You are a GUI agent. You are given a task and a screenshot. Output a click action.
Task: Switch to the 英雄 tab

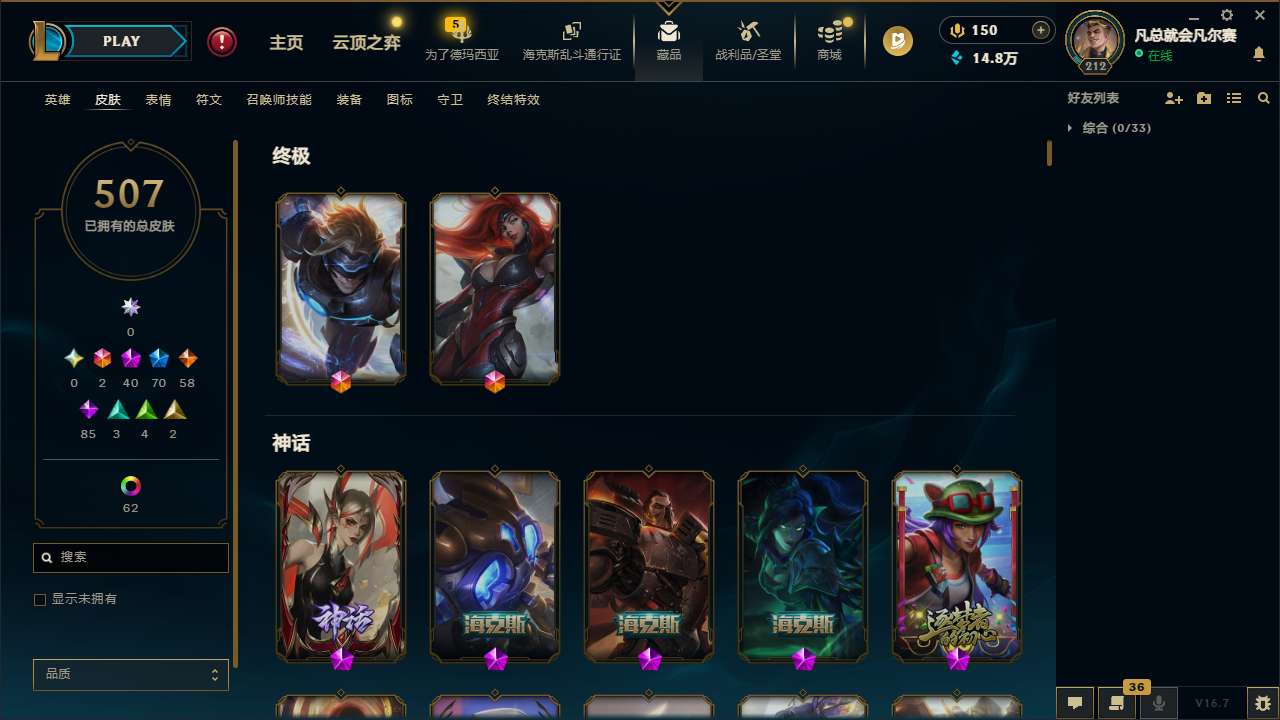pyautogui.click(x=57, y=100)
